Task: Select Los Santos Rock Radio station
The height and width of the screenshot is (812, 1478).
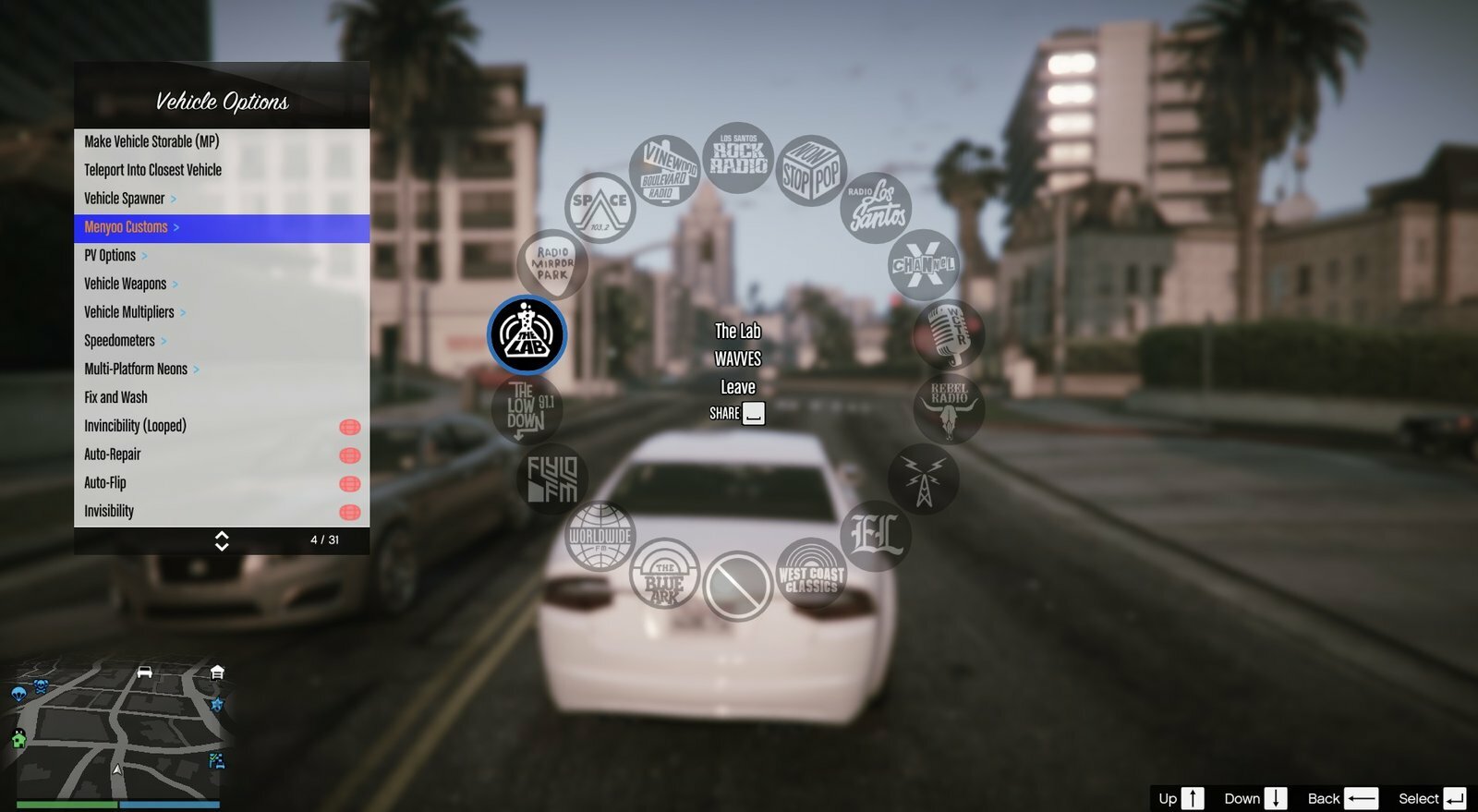Action: click(737, 158)
